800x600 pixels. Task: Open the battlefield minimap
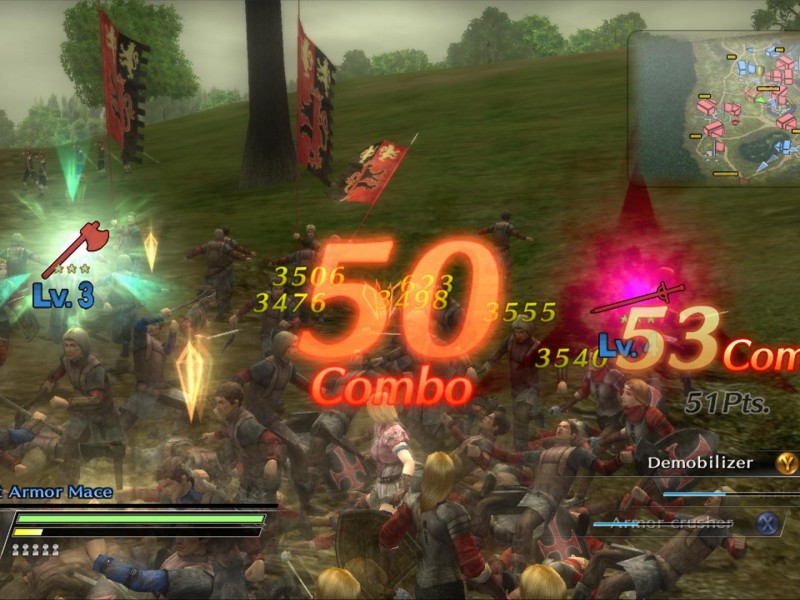click(715, 107)
